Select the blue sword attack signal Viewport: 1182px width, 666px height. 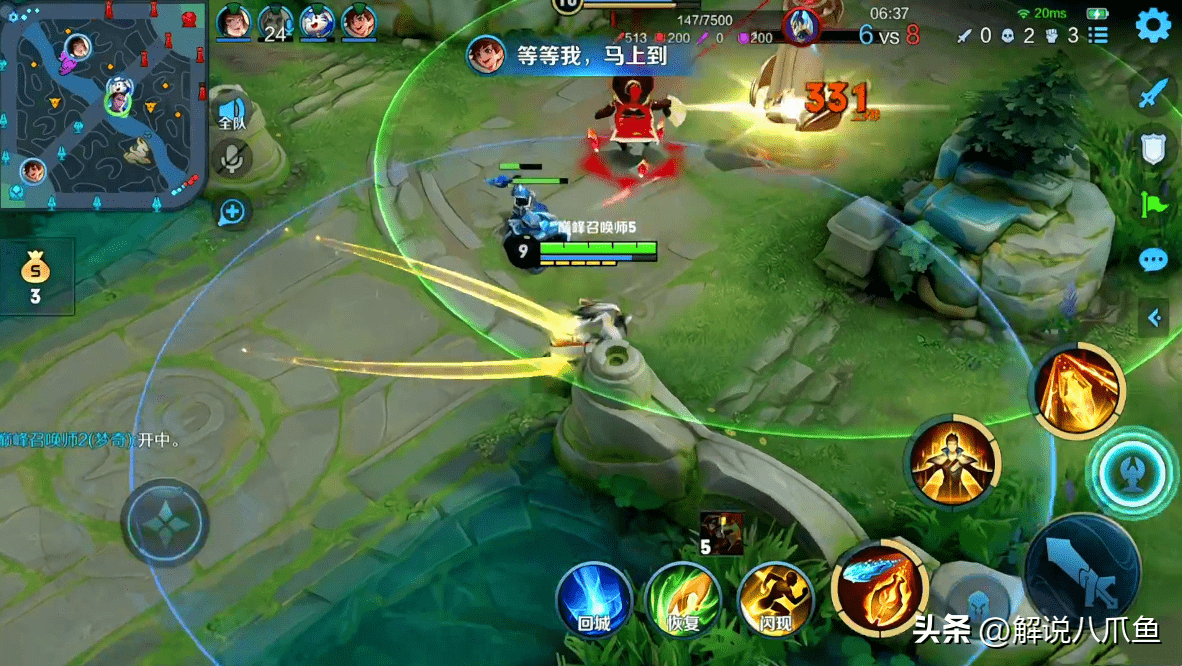(1153, 94)
